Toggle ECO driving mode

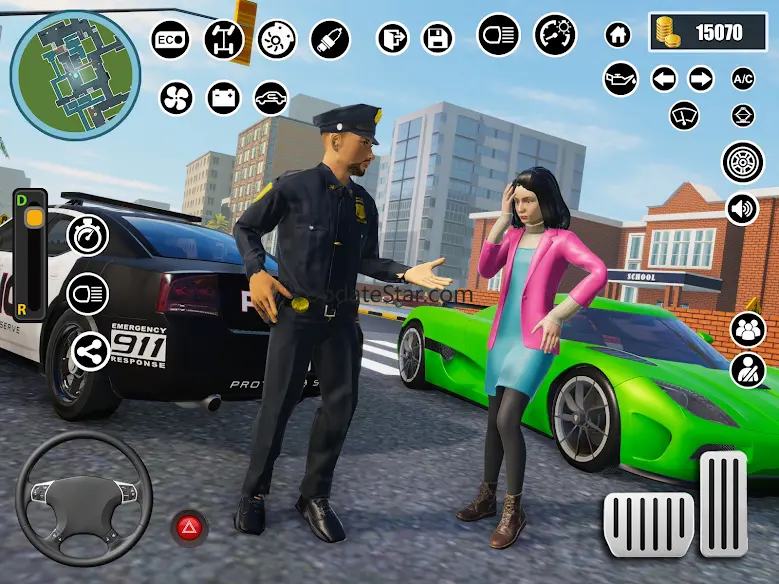coord(170,40)
